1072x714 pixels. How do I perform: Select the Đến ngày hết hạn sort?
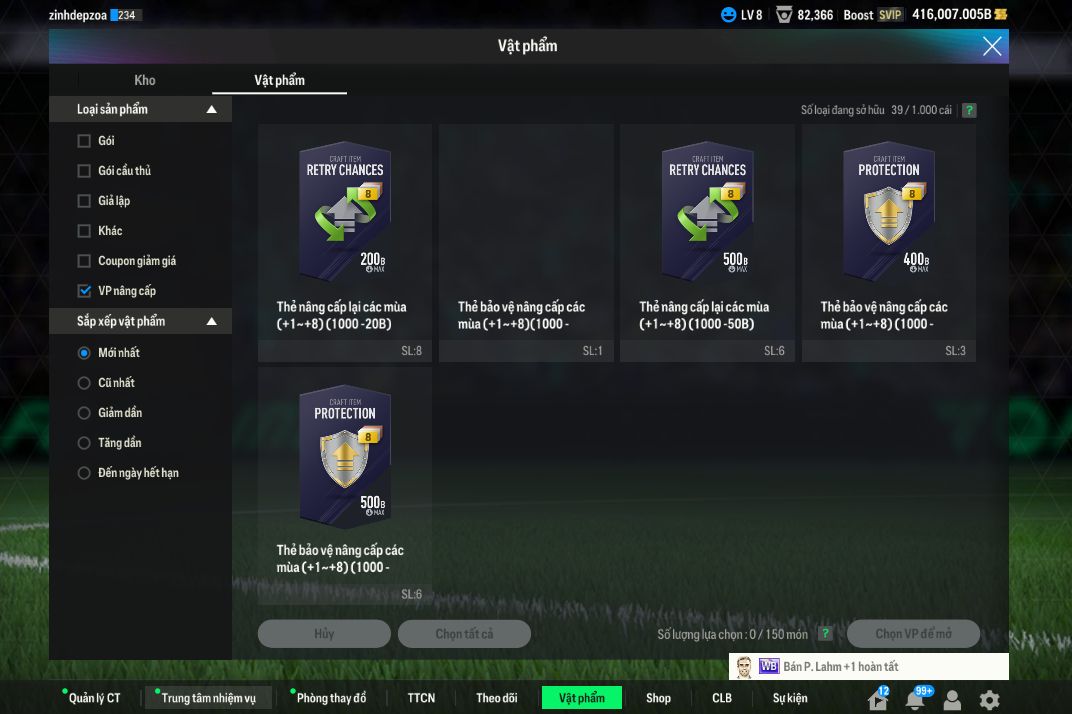84,473
